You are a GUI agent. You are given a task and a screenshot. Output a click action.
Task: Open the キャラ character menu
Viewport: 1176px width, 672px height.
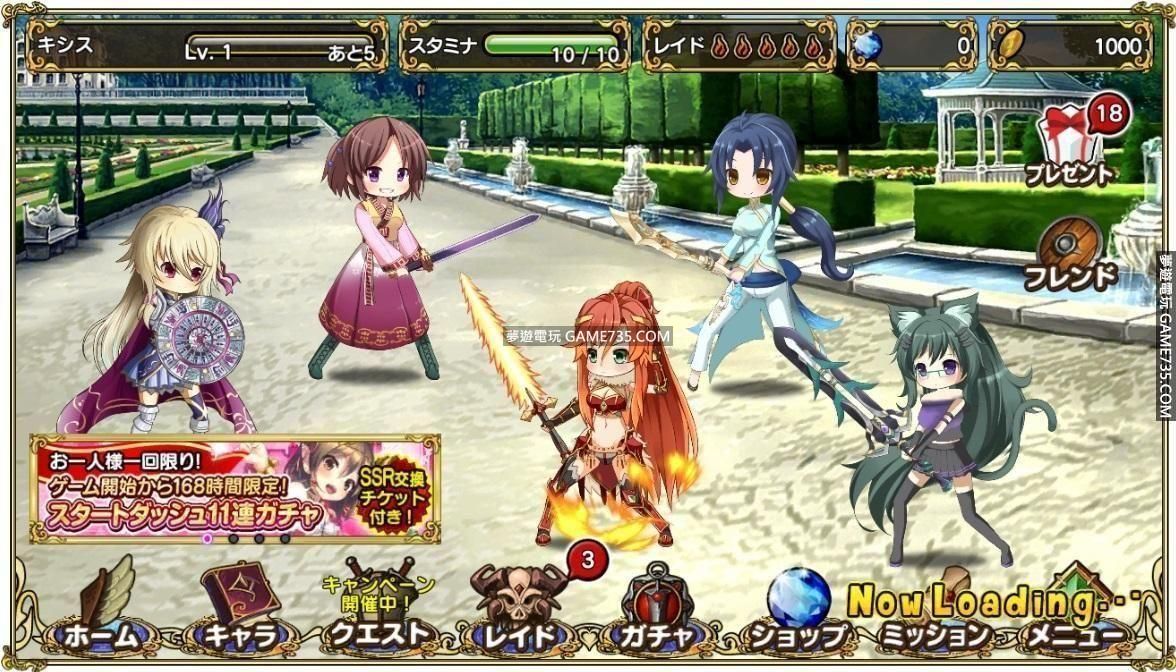[x=240, y=612]
